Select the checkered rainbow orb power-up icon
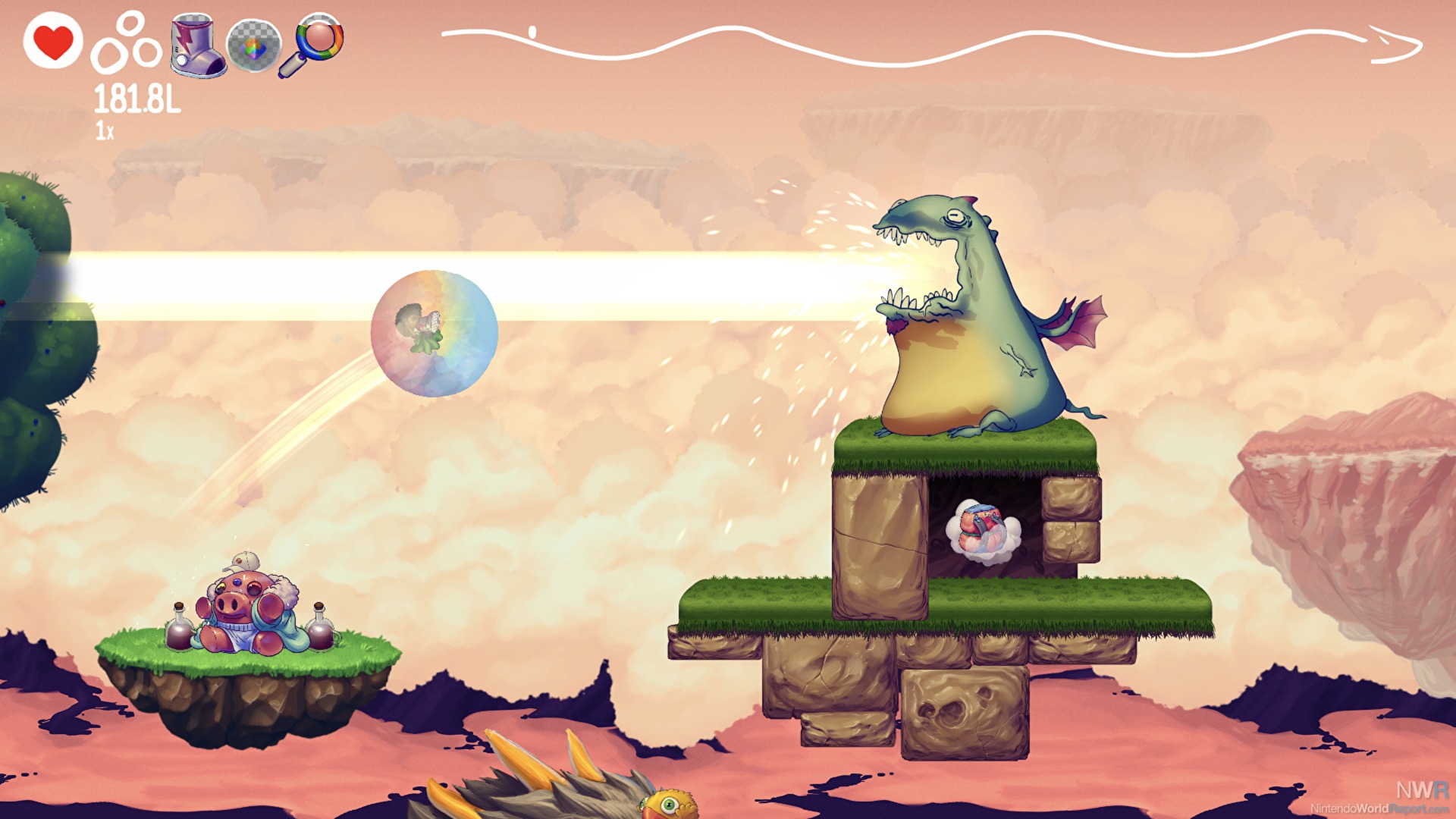Screen dimensions: 1456x819 pos(254,47)
